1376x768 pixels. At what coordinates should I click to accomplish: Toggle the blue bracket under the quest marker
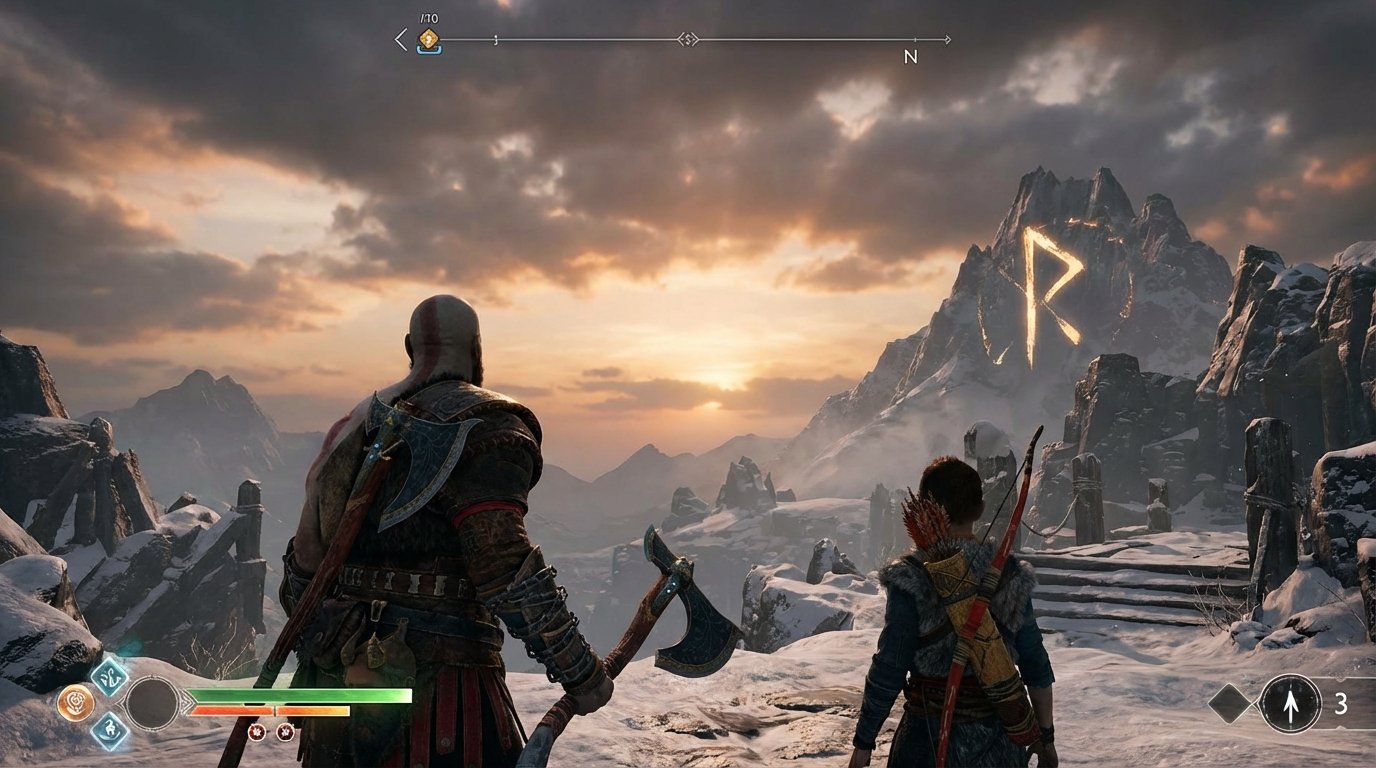pyautogui.click(x=428, y=51)
